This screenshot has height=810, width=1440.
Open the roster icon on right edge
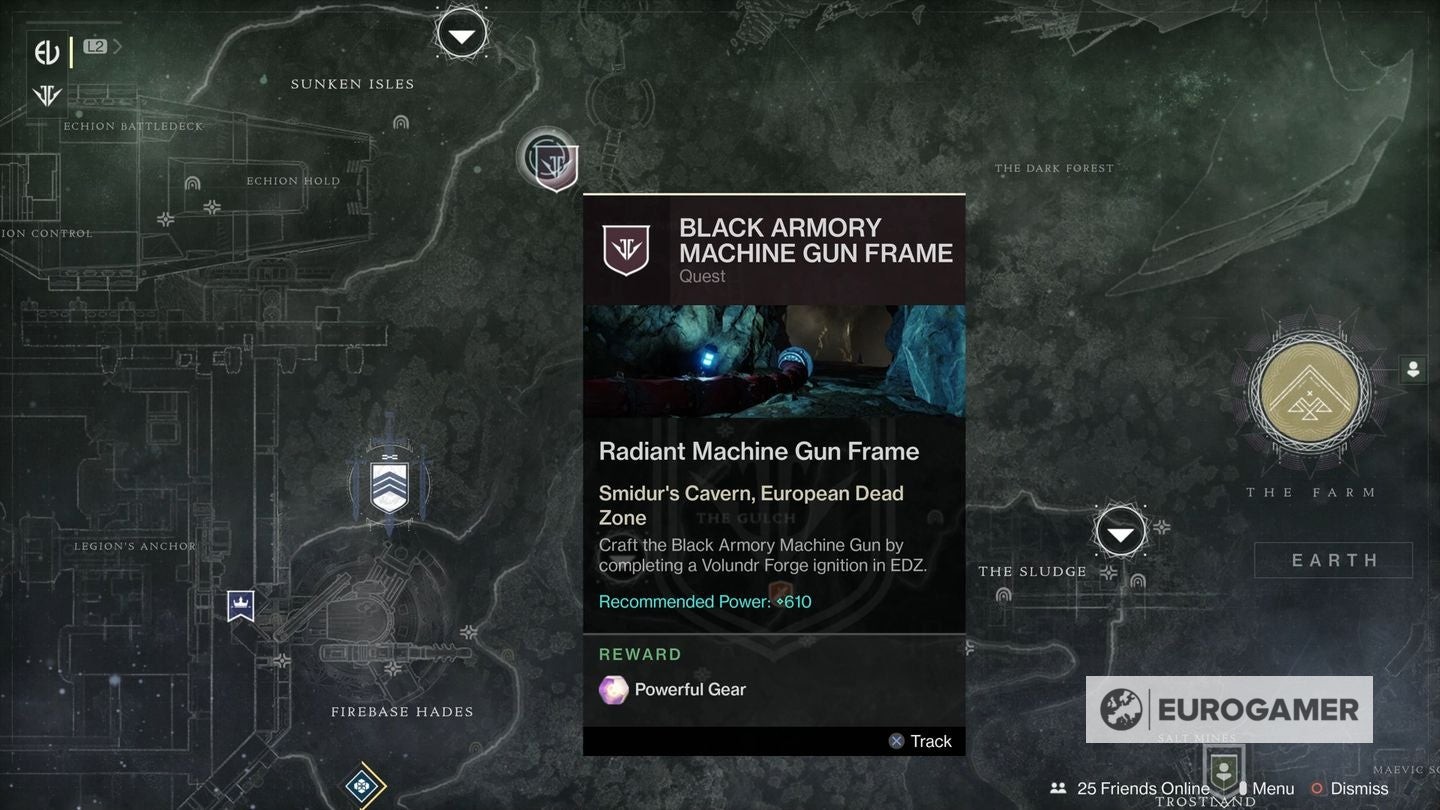(x=1413, y=369)
